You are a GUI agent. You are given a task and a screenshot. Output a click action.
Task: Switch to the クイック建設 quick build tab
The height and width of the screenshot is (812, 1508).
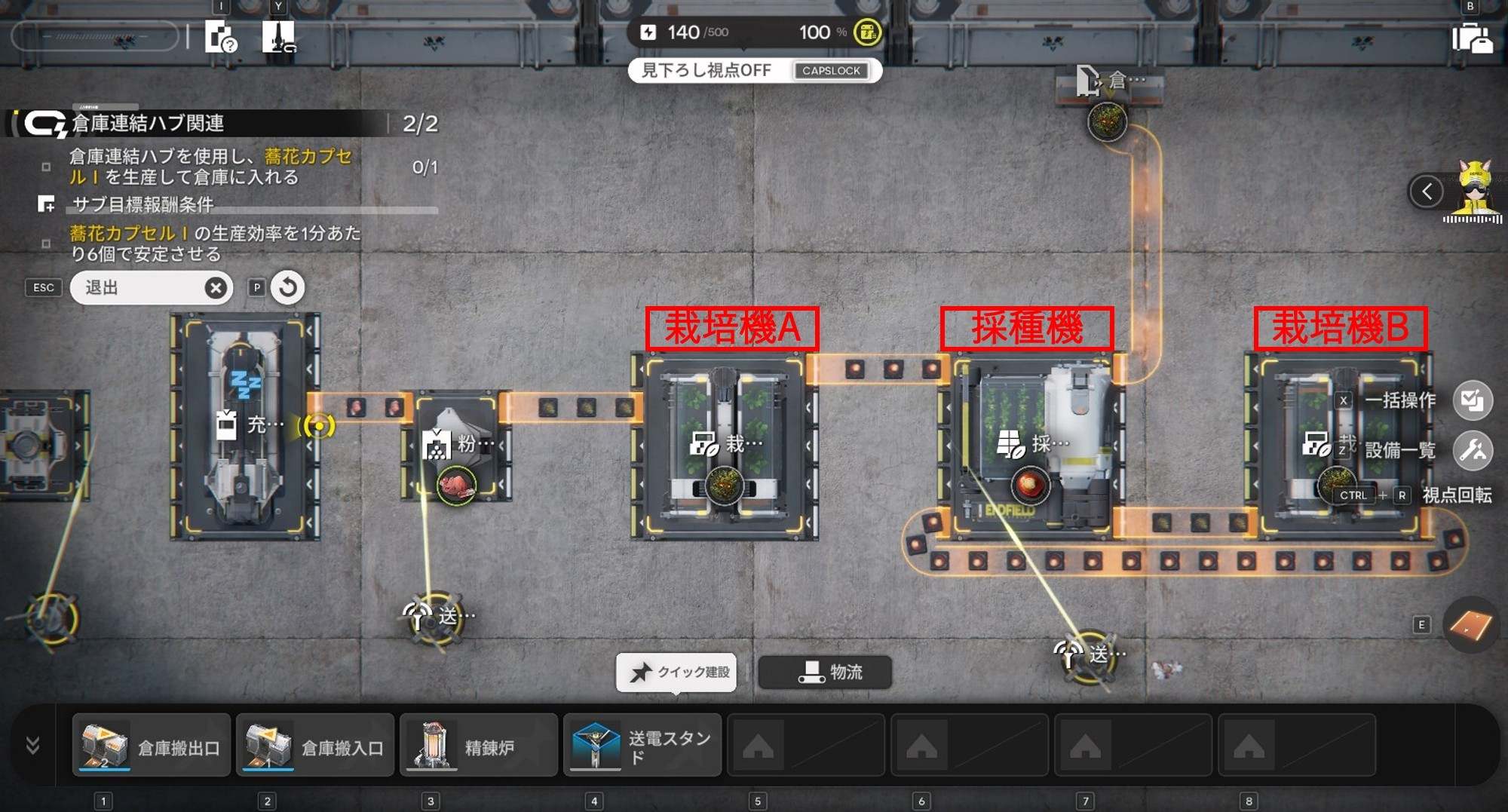coord(676,672)
